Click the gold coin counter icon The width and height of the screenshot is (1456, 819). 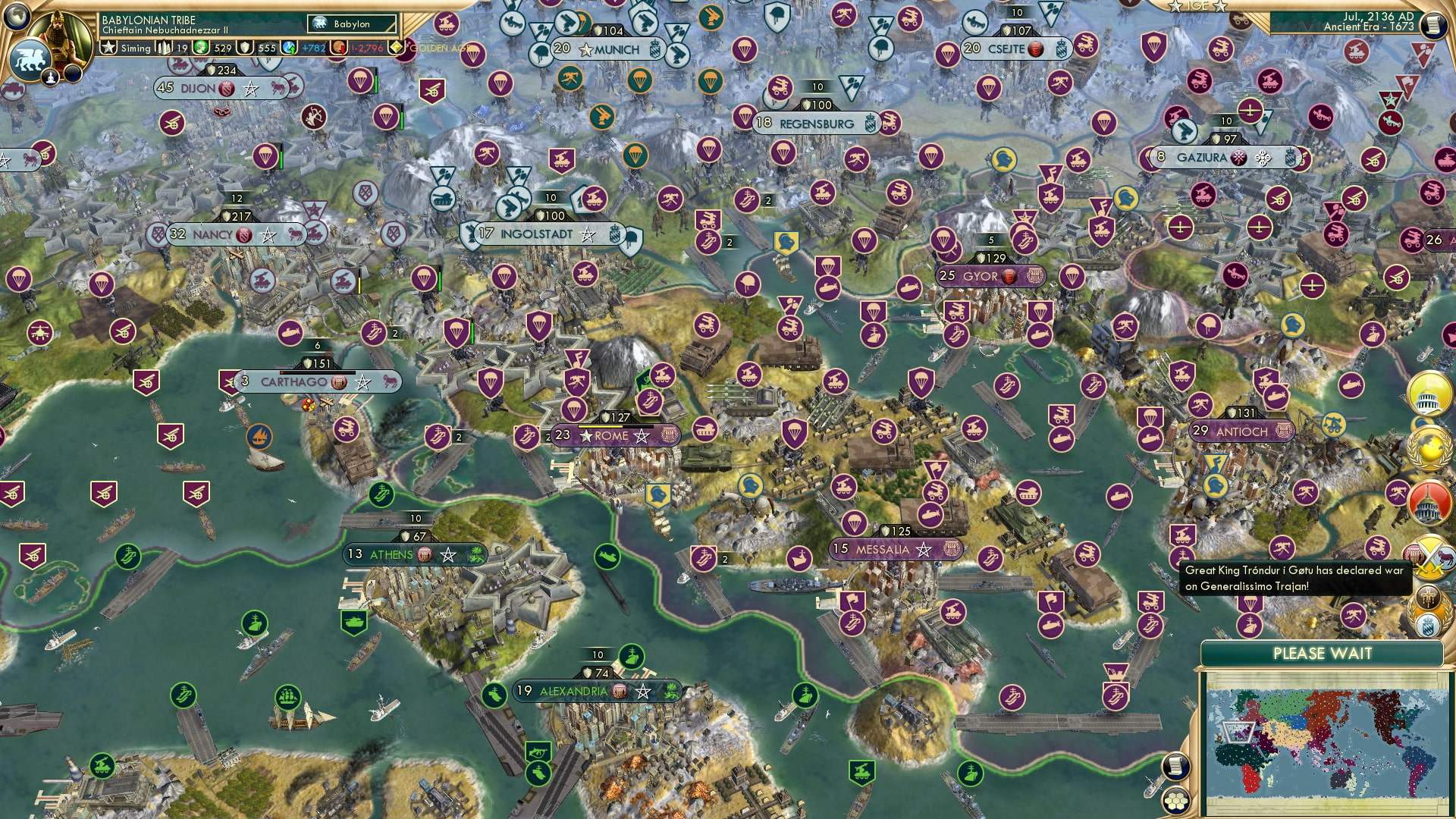tap(245, 48)
